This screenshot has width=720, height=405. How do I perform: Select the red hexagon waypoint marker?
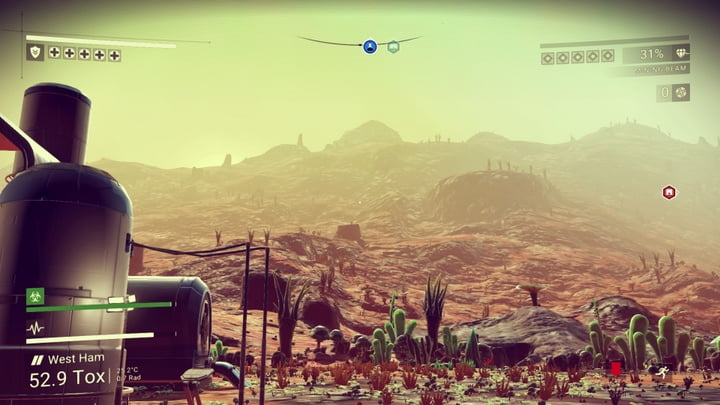669,192
